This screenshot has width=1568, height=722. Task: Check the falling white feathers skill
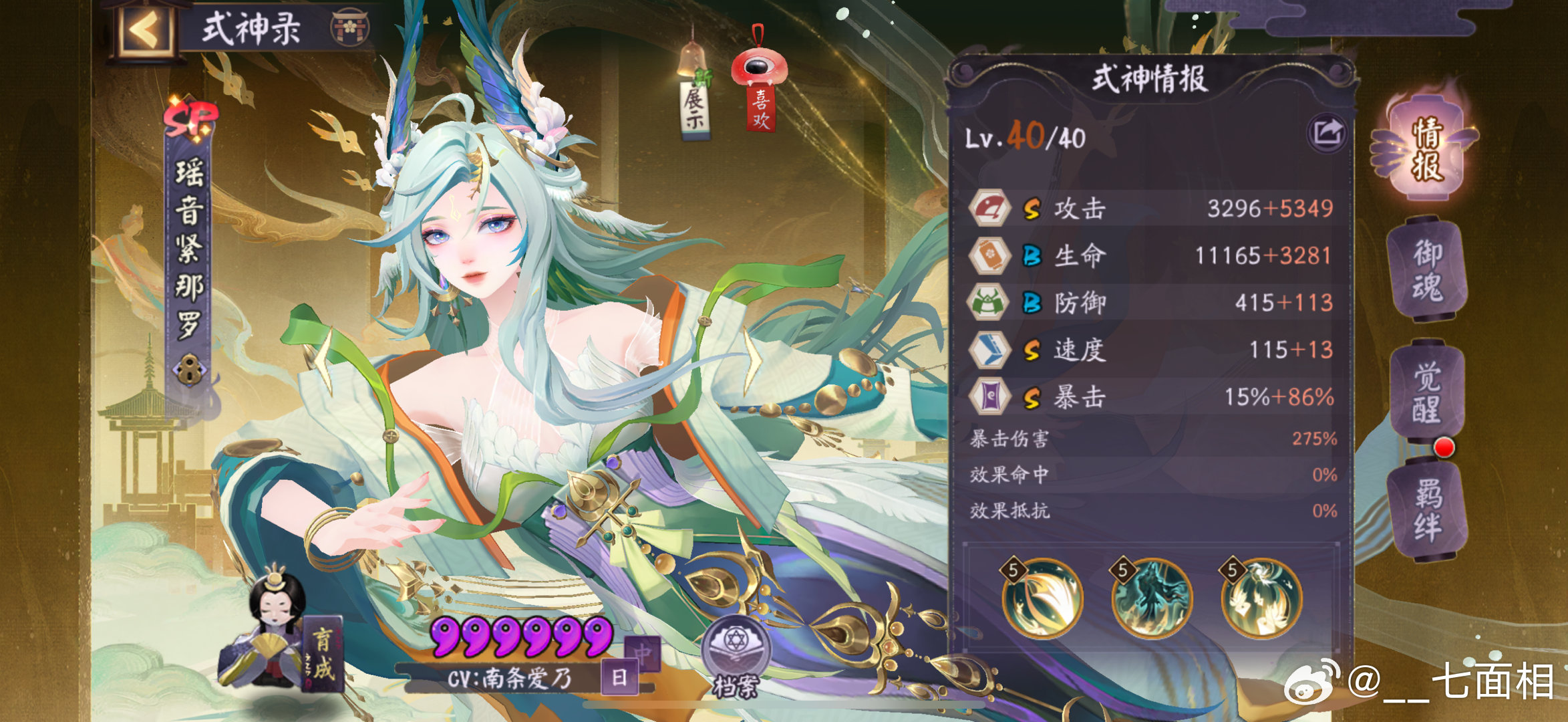point(1261,598)
